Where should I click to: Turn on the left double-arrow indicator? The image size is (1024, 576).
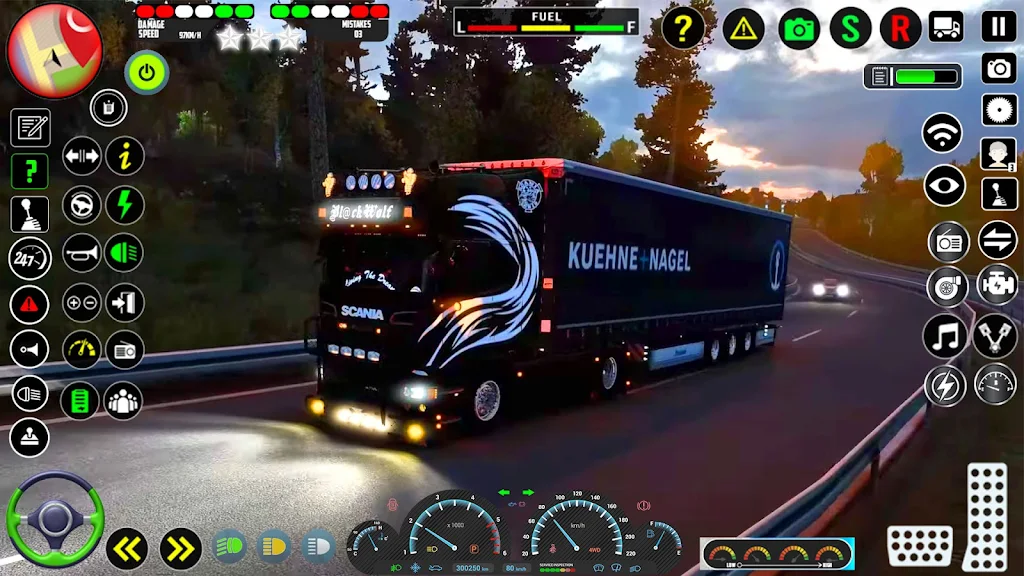[127, 548]
